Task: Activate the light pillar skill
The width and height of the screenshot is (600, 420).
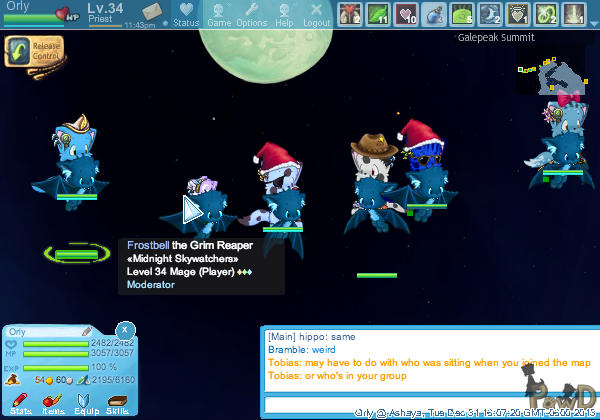Action: 574,14
